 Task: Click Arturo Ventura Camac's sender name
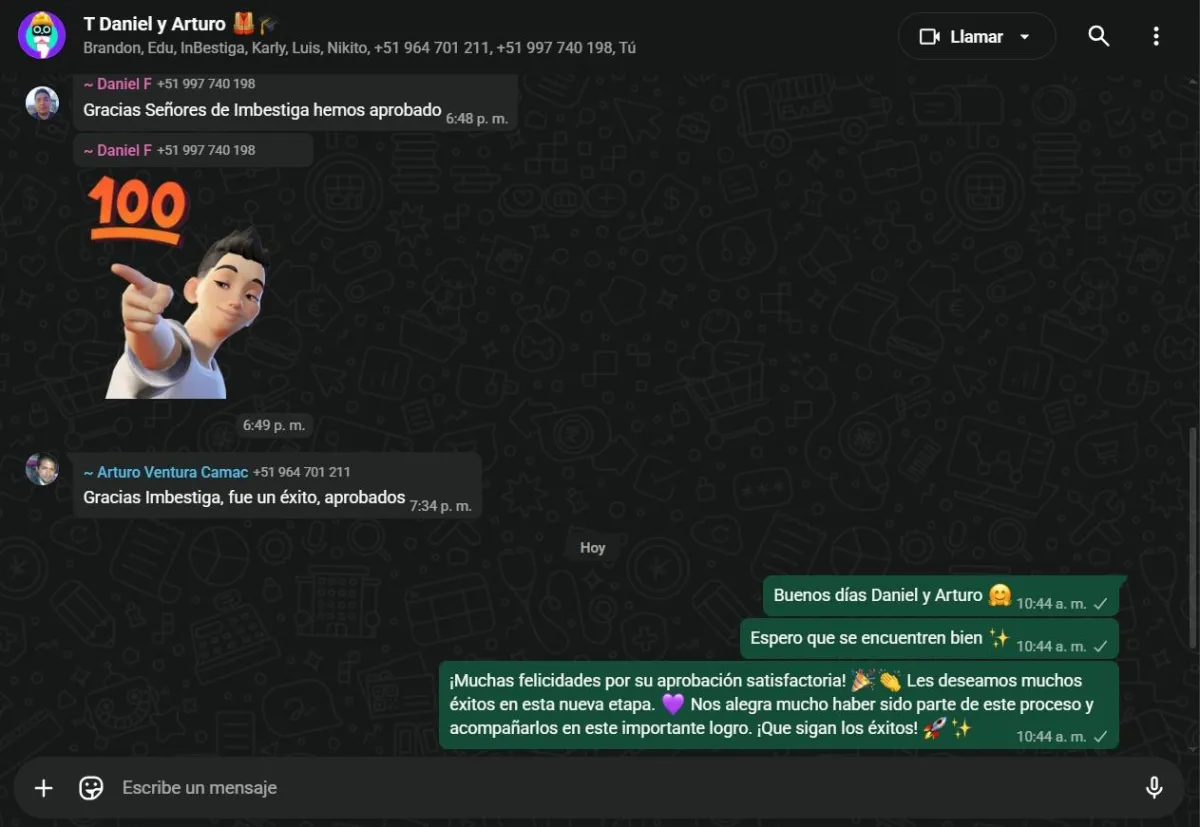click(x=165, y=472)
